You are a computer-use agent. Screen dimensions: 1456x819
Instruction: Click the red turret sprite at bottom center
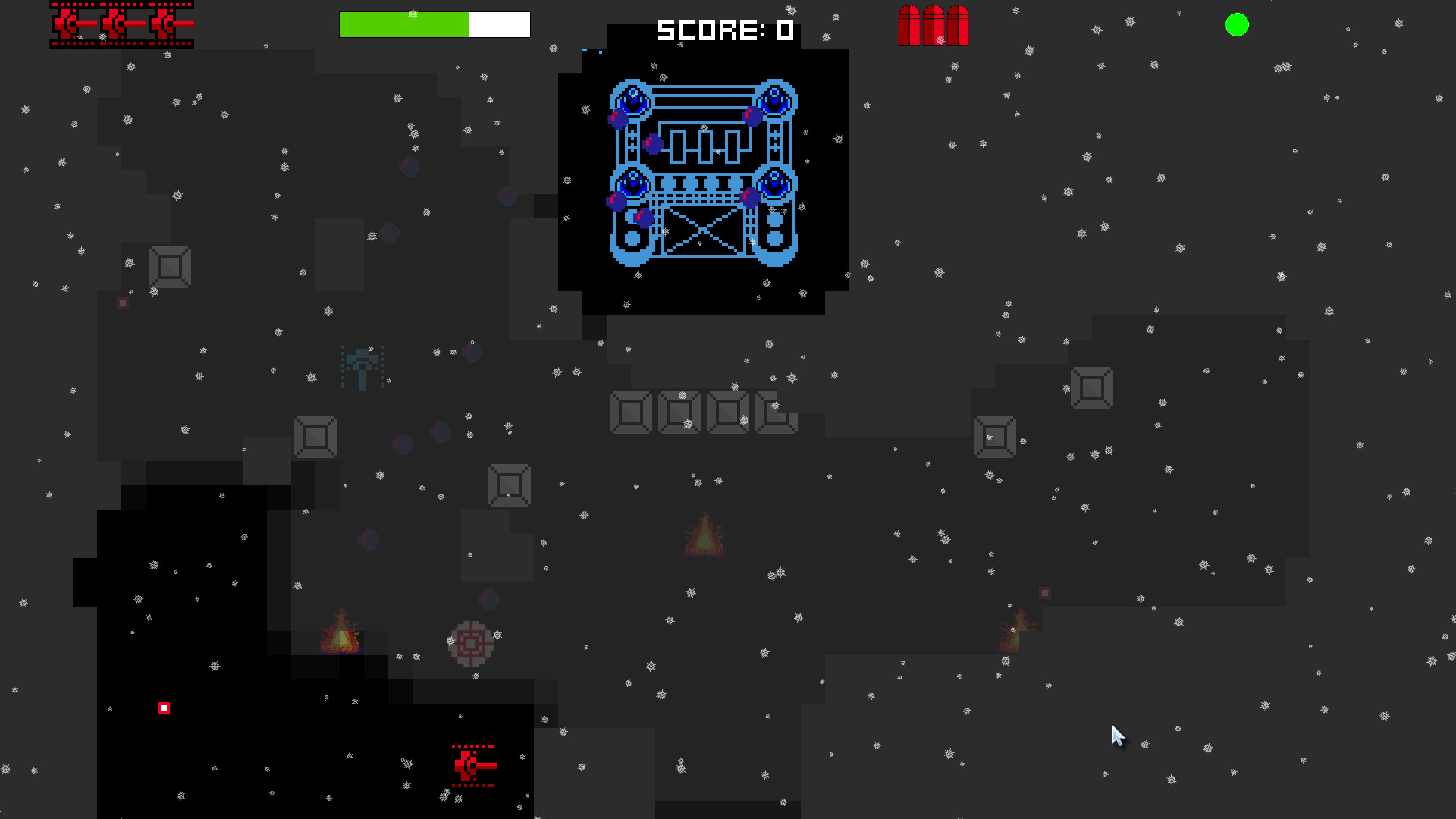pyautogui.click(x=472, y=764)
